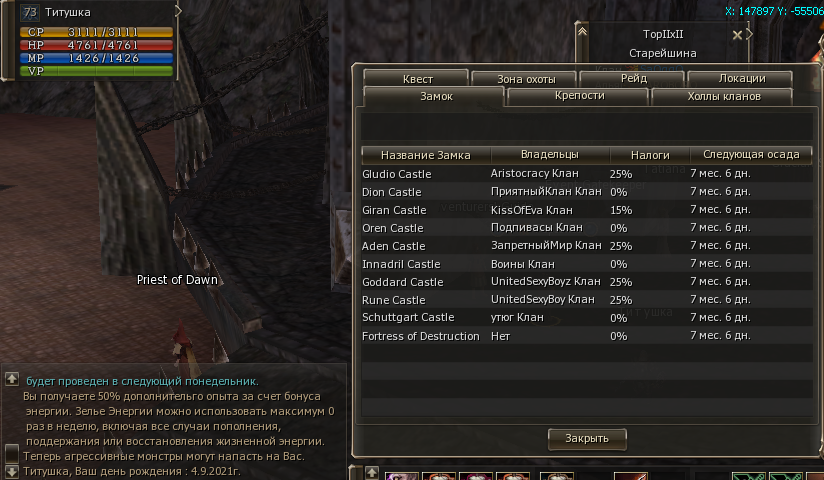Show the Локации tab
The image size is (824, 480).
[741, 78]
